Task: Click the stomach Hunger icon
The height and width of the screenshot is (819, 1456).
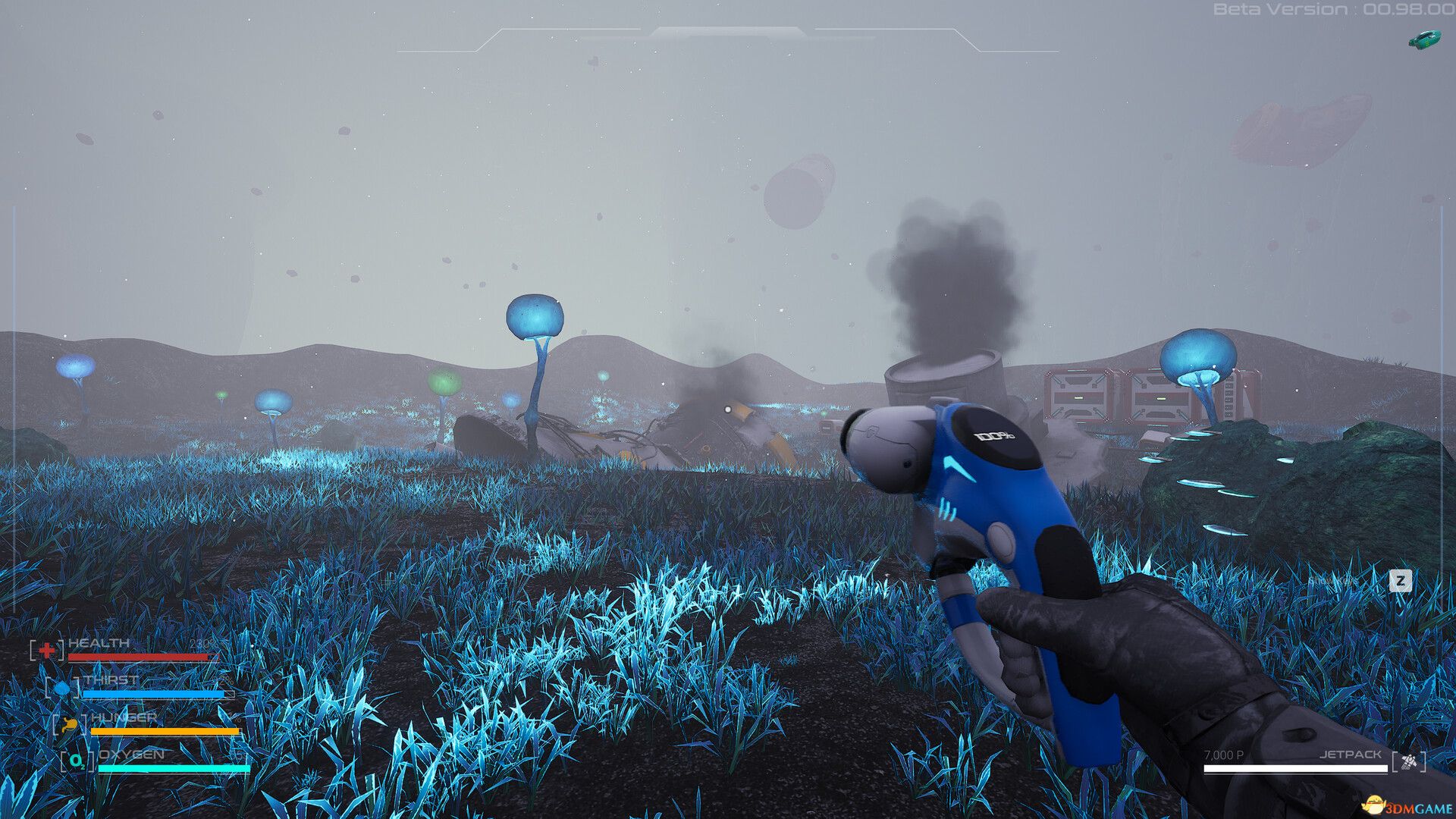Action: pyautogui.click(x=70, y=724)
